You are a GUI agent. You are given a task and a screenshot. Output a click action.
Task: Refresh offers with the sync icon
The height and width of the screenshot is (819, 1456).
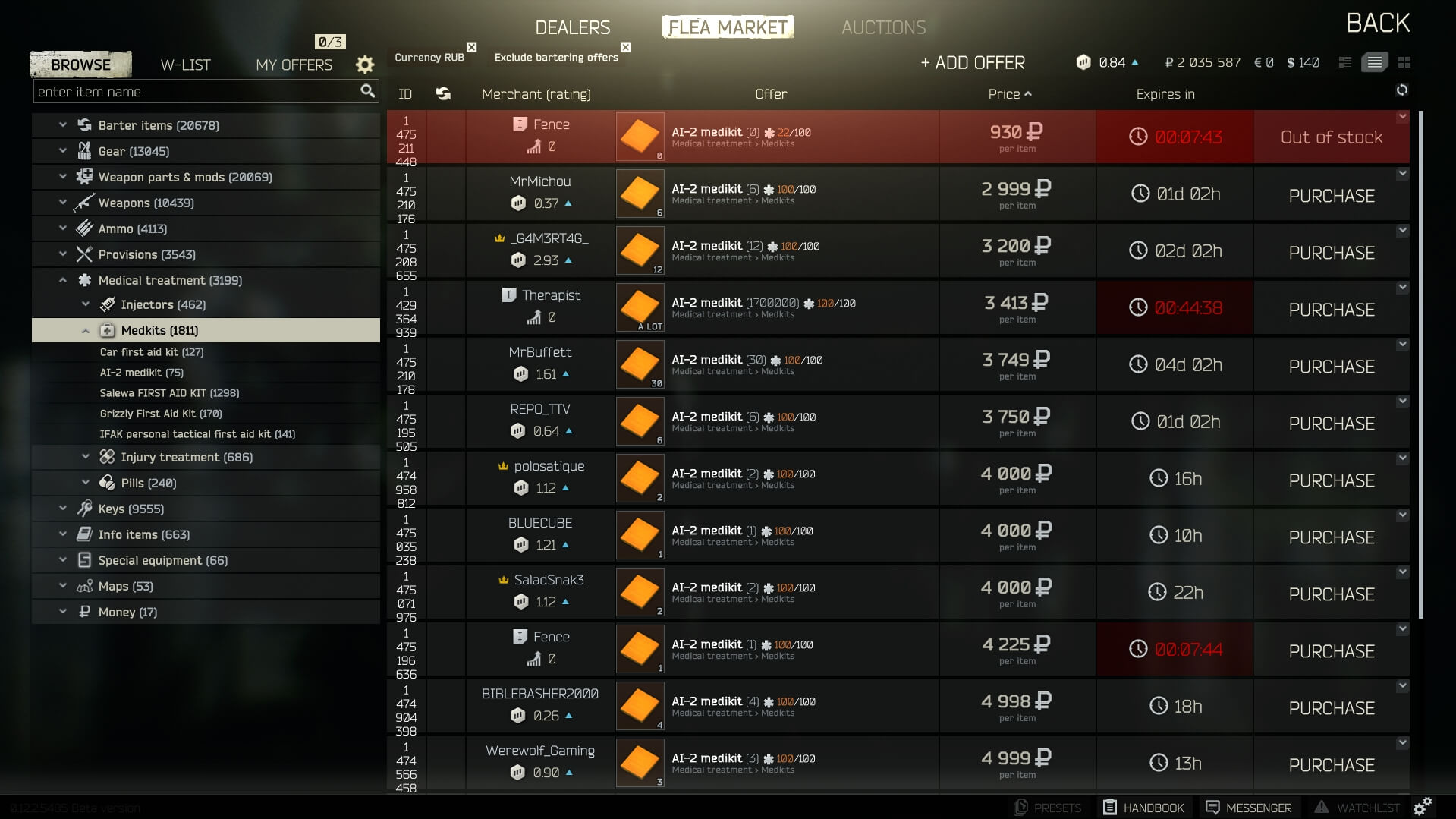pos(1402,90)
